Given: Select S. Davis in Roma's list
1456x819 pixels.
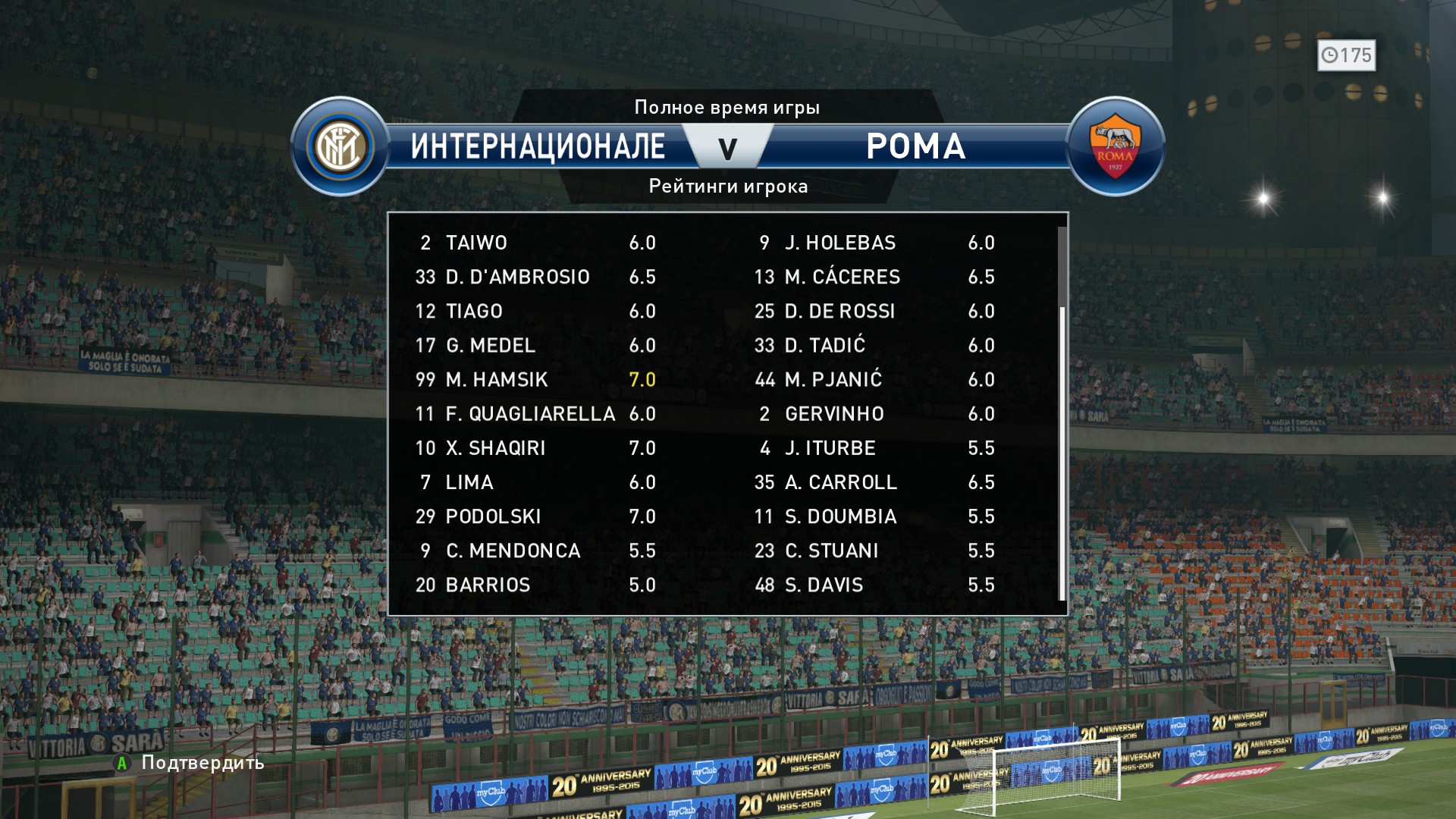Looking at the screenshot, I should pos(874,585).
